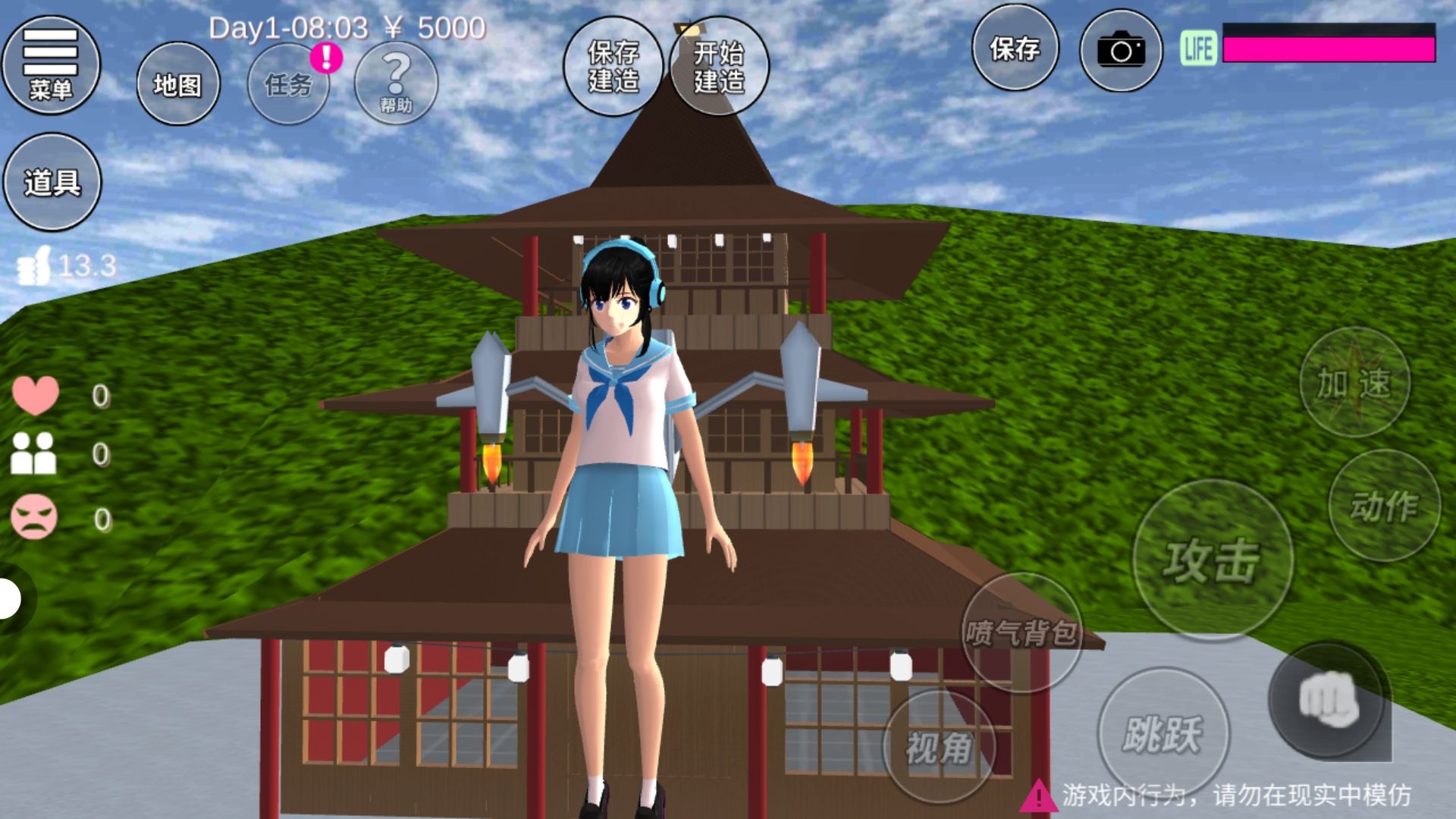Tap the 保存建造 save-build button
The image size is (1456, 819).
click(x=613, y=67)
